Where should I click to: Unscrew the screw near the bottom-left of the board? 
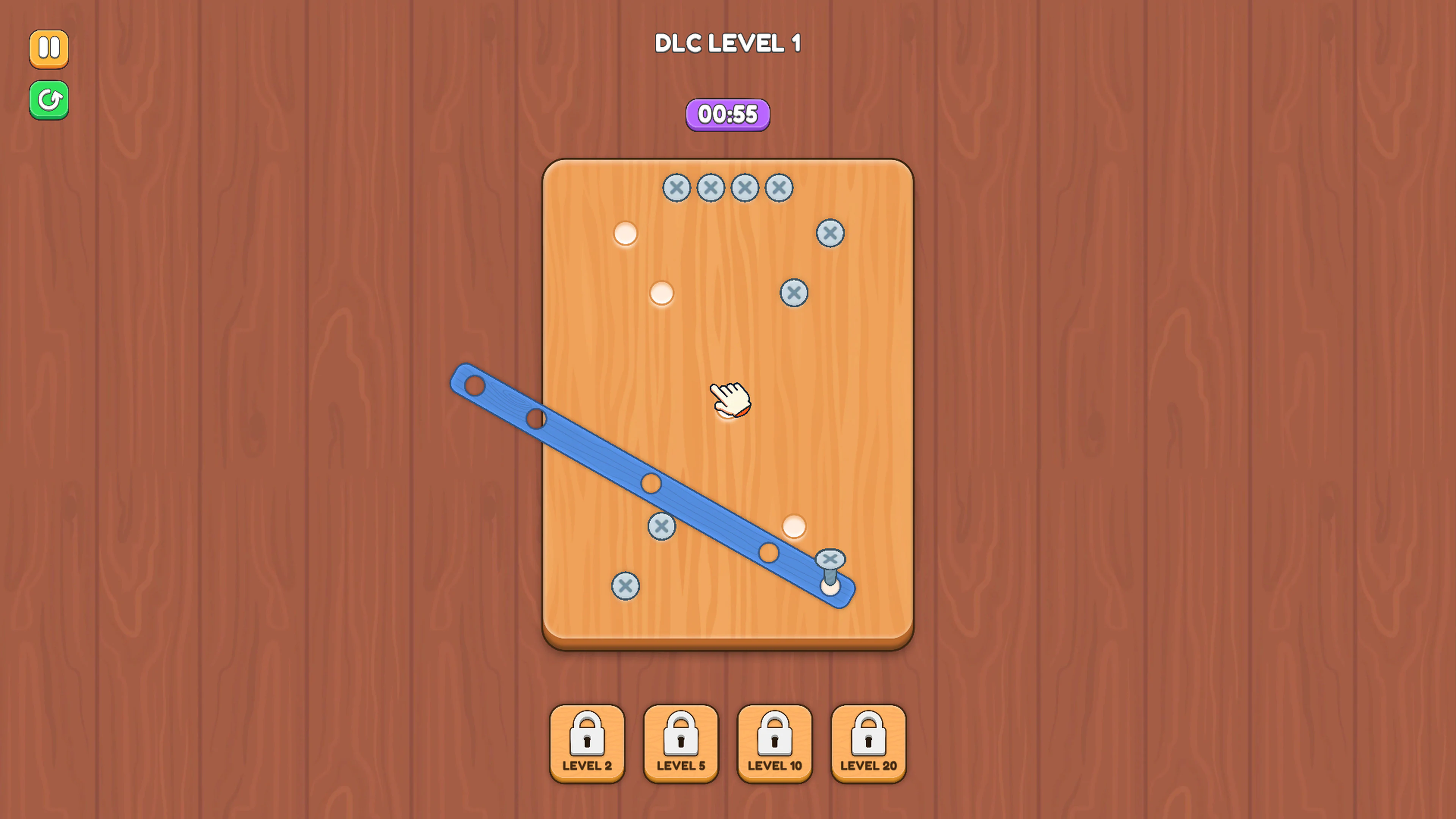tap(625, 587)
